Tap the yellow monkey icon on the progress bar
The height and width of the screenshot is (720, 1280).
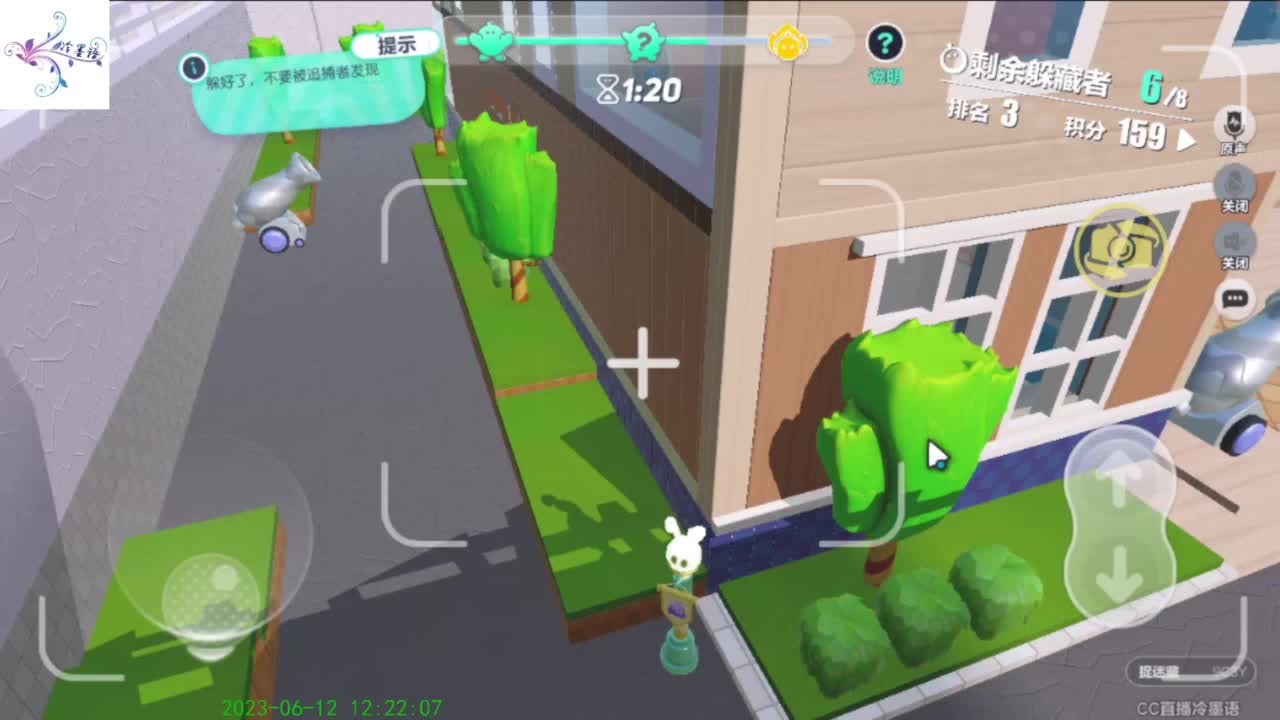tap(789, 42)
